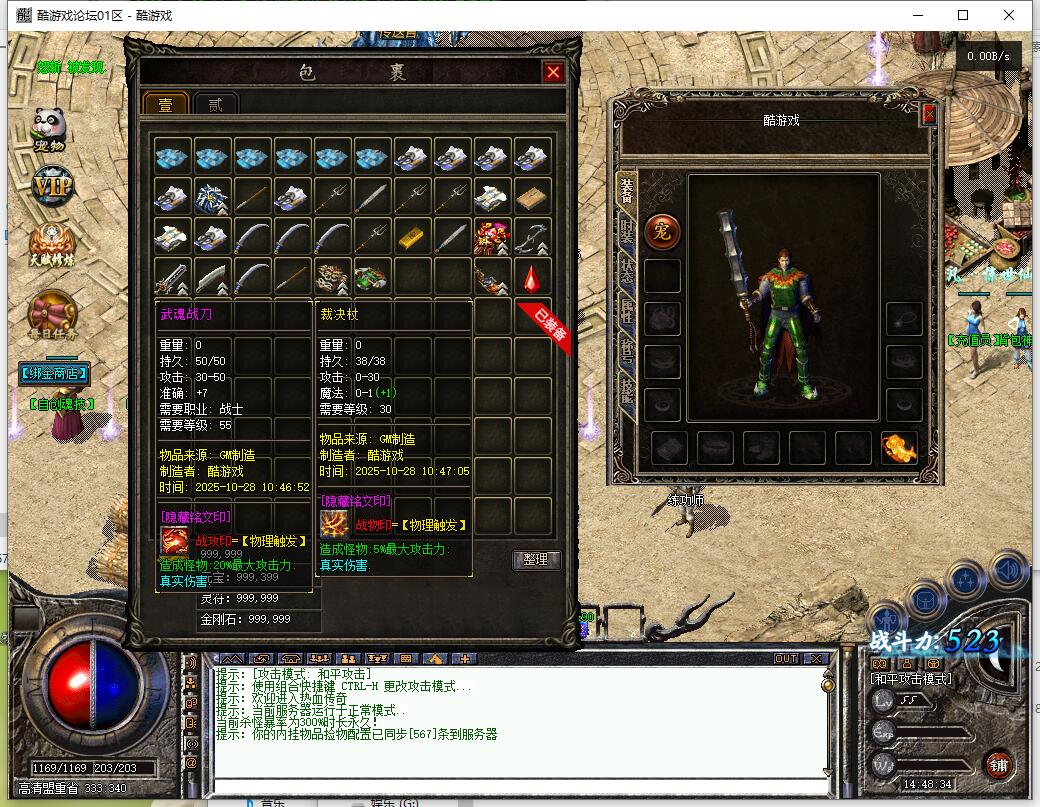Select the golden flame equipment slot
Viewport: 1040px width, 807px height.
[899, 447]
